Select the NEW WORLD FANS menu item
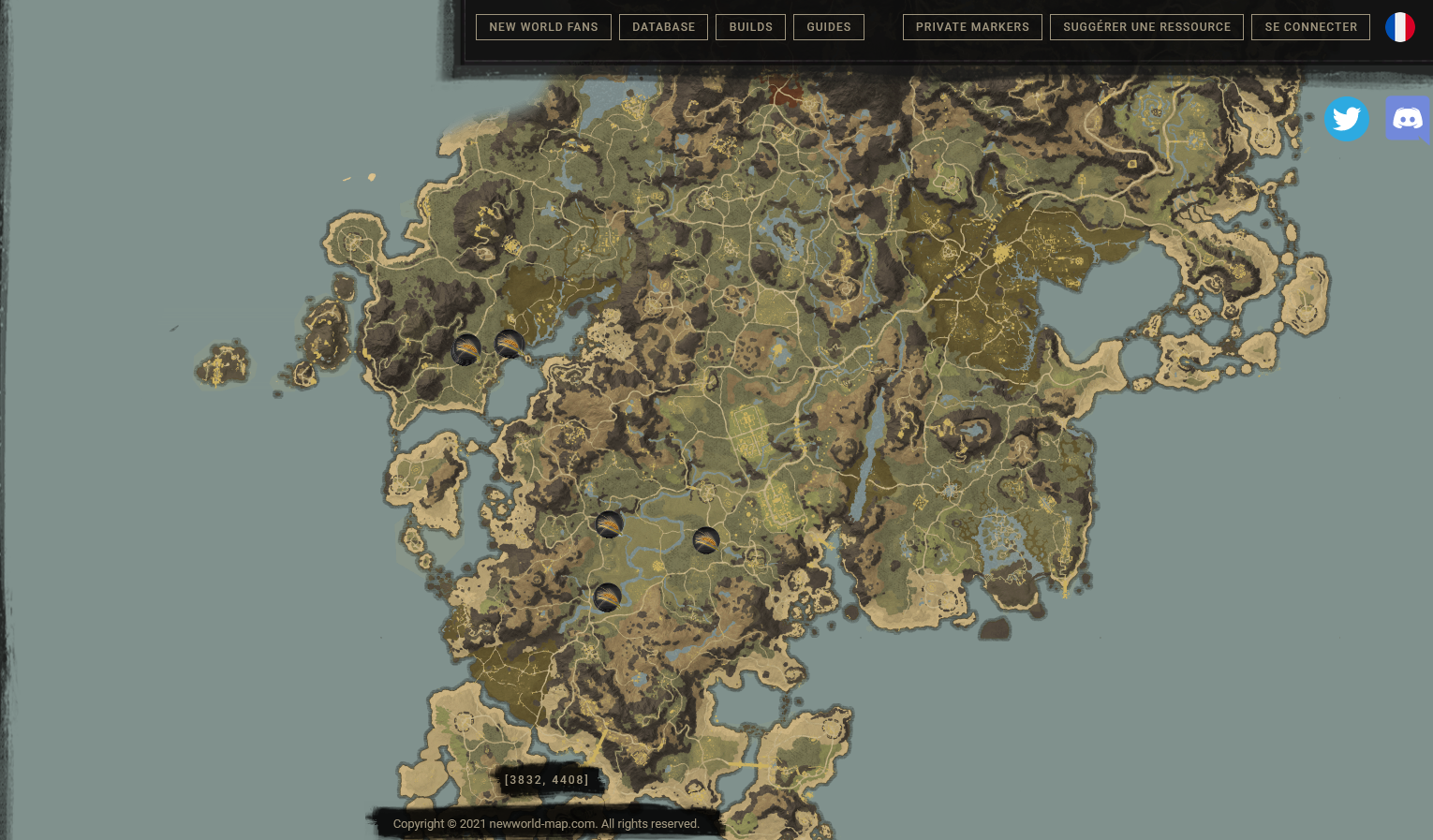This screenshot has height=840, width=1433. click(x=543, y=27)
